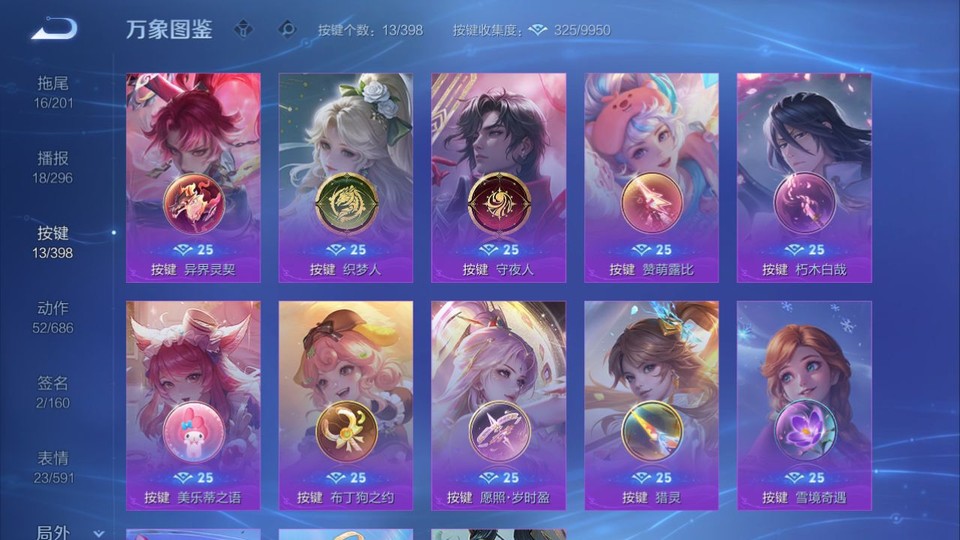Choose the 猎灵 button skin card

pyautogui.click(x=651, y=405)
